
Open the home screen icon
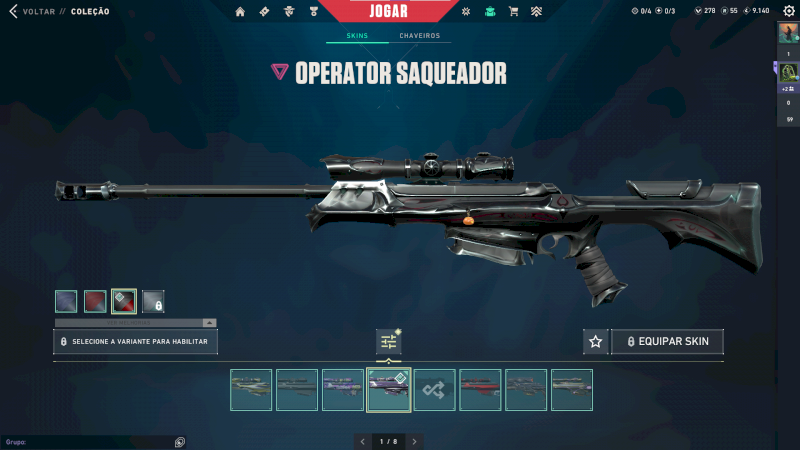pos(240,12)
